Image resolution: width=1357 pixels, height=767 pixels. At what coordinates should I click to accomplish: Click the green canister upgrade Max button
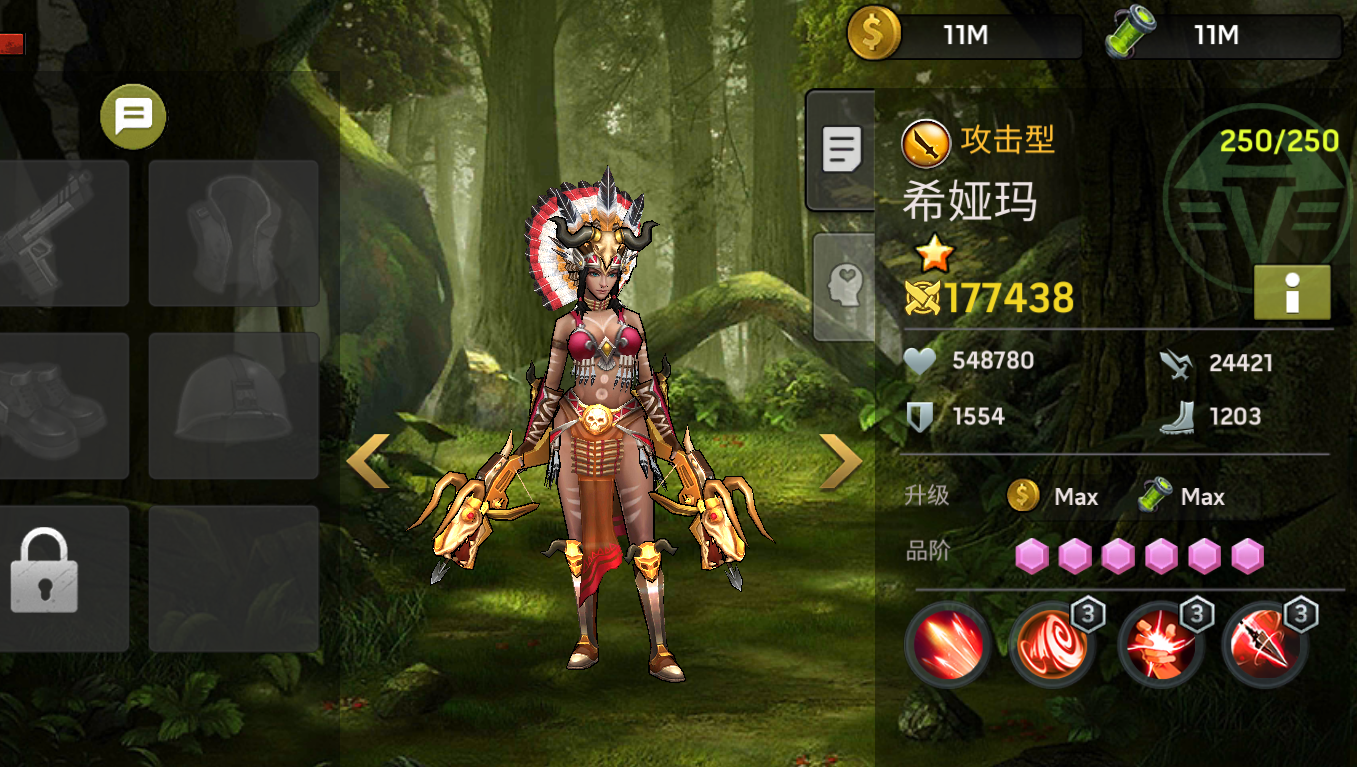tap(1182, 496)
